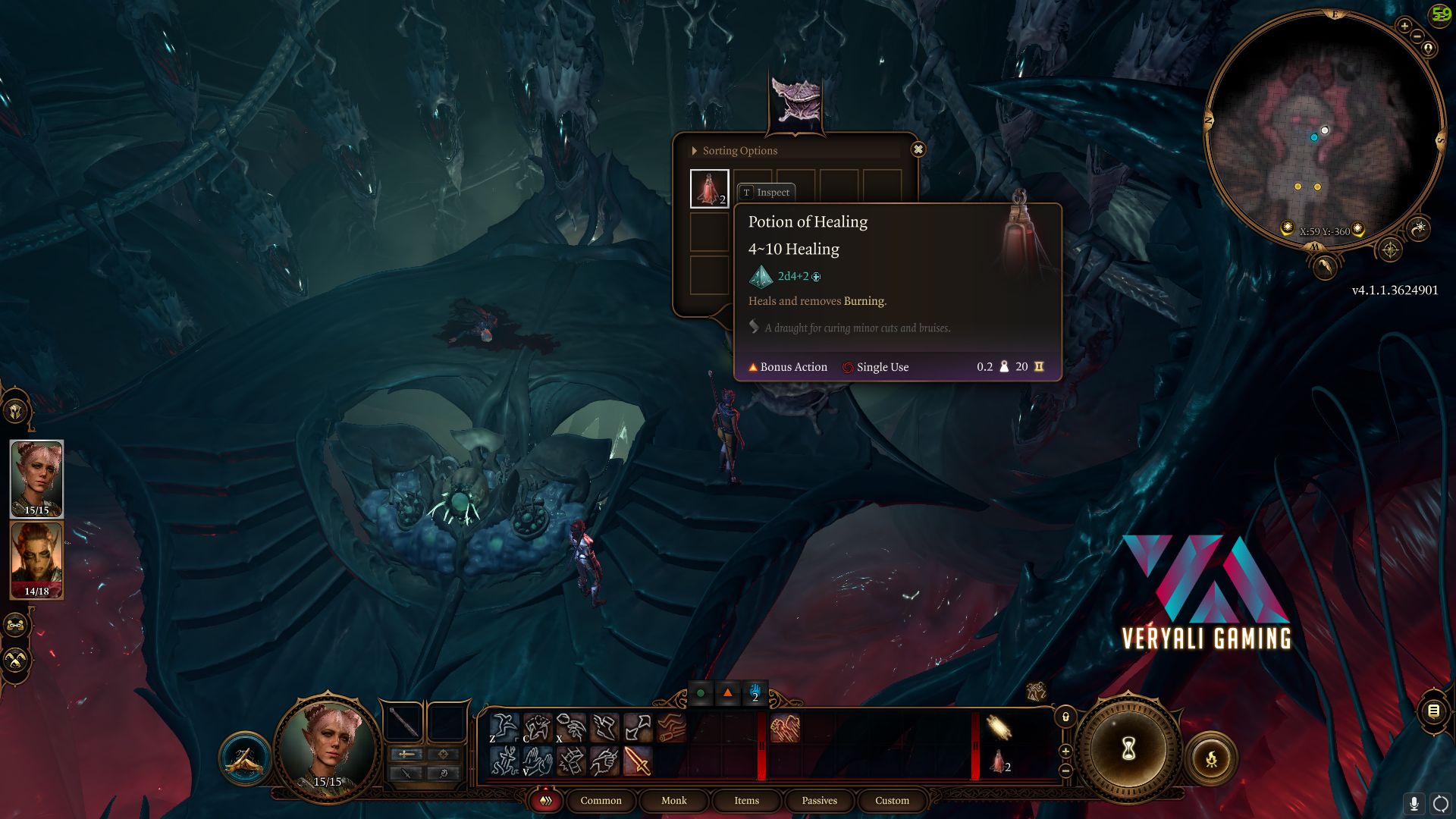Use the healing potion on the hotbar
Viewport: 1456px width, 819px height.
(999, 761)
